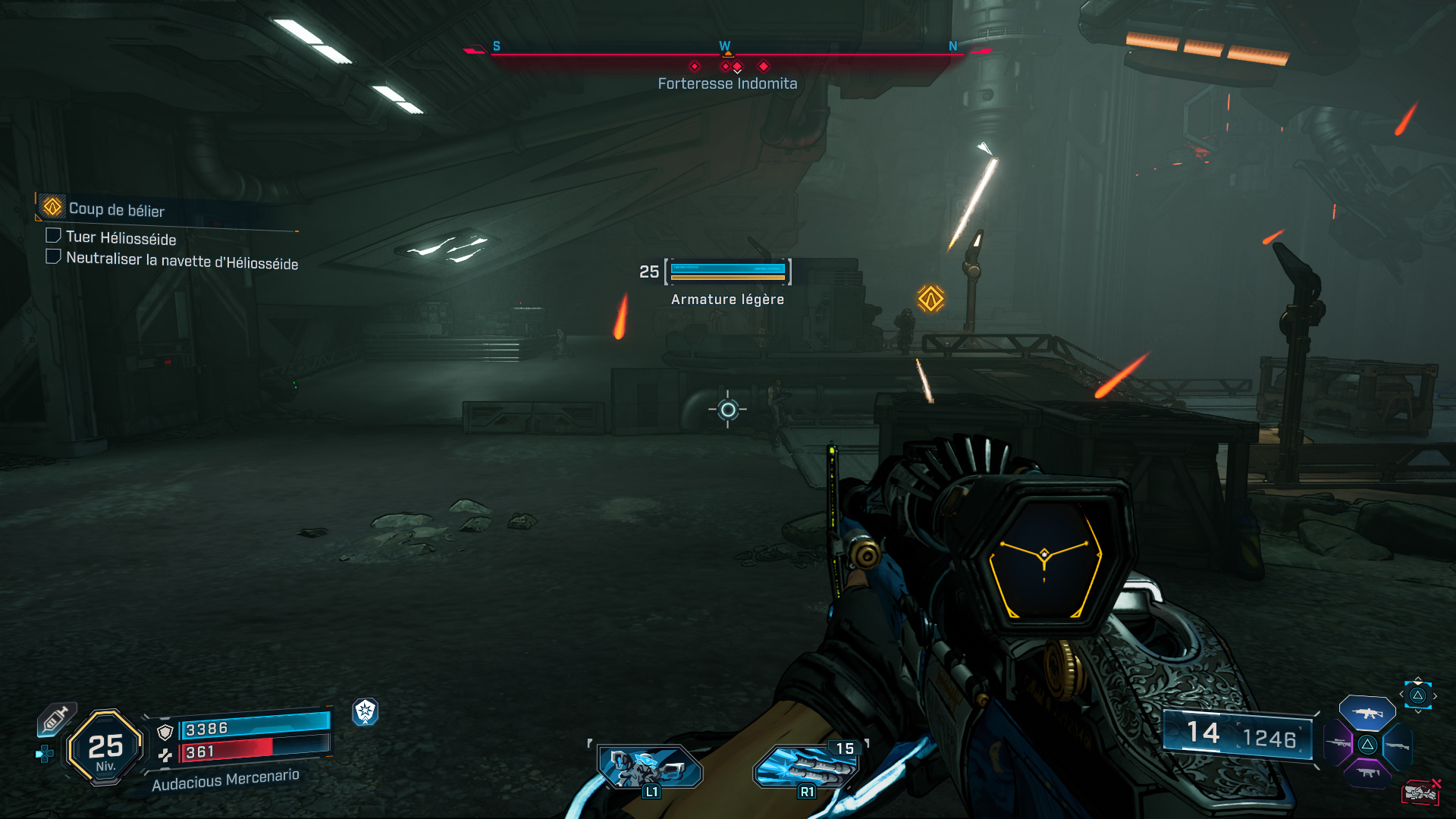This screenshot has width=1456, height=819.
Task: Select the orange quest waypoint marker
Action: pos(930,299)
